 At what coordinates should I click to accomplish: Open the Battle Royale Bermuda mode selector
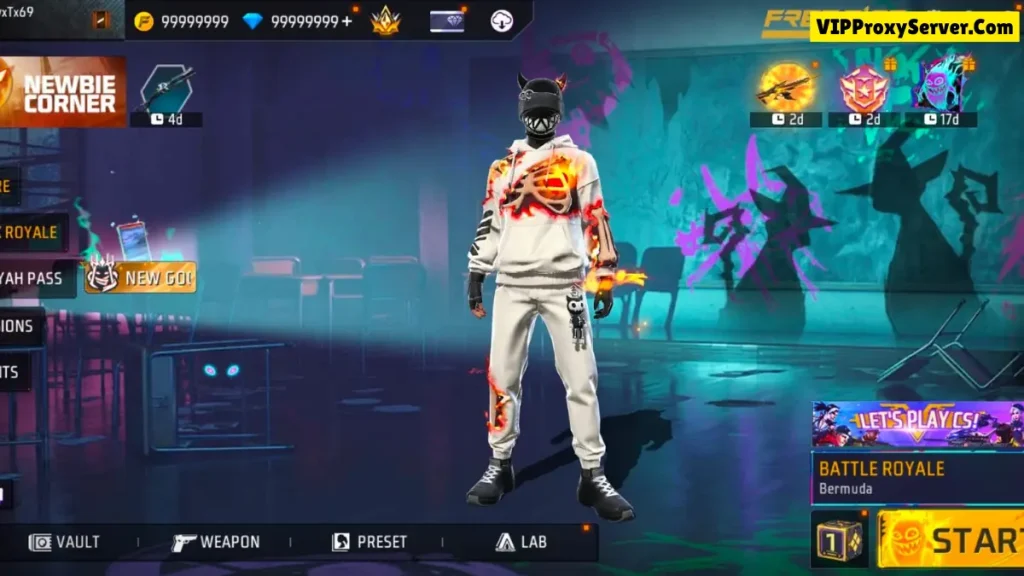916,477
